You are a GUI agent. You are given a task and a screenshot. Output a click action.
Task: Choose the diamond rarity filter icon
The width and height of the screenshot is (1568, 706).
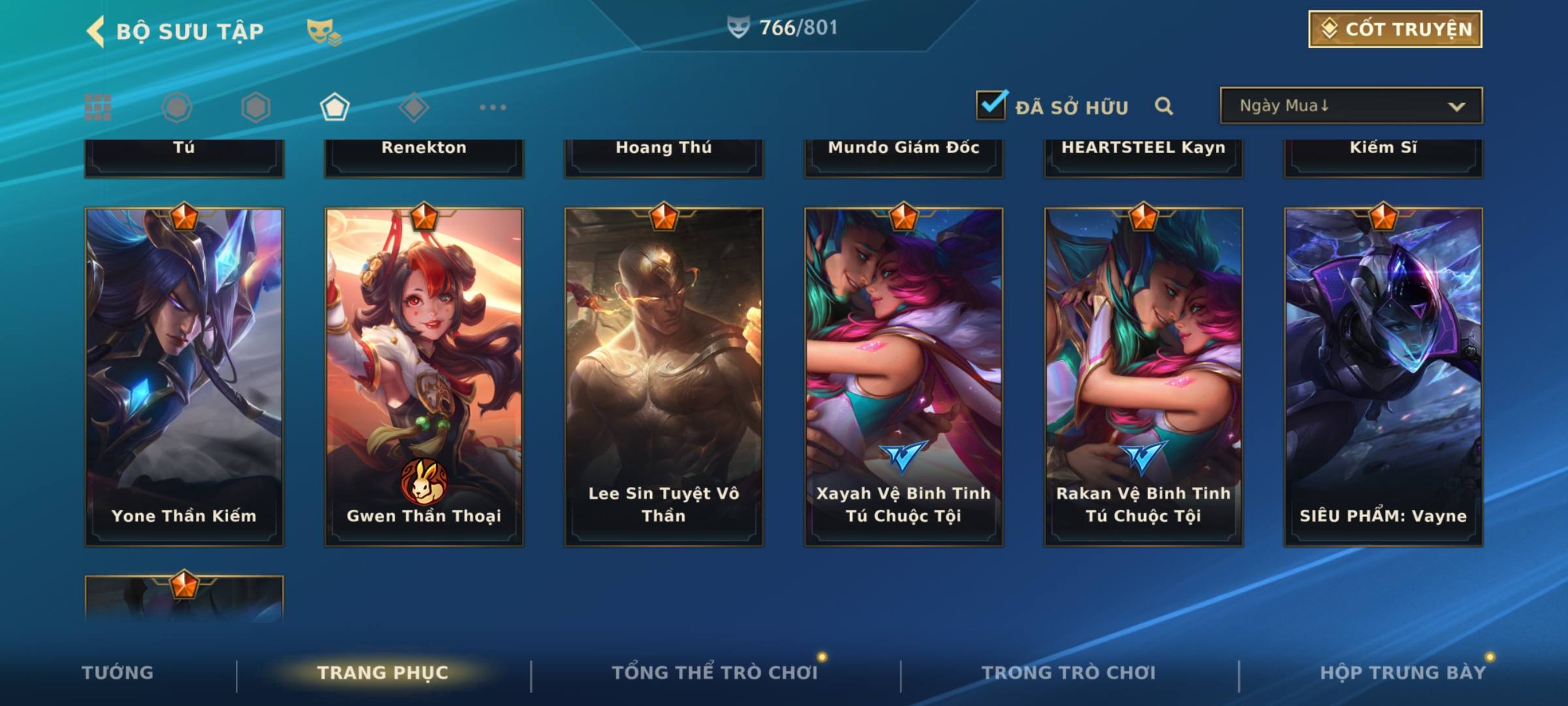point(414,107)
